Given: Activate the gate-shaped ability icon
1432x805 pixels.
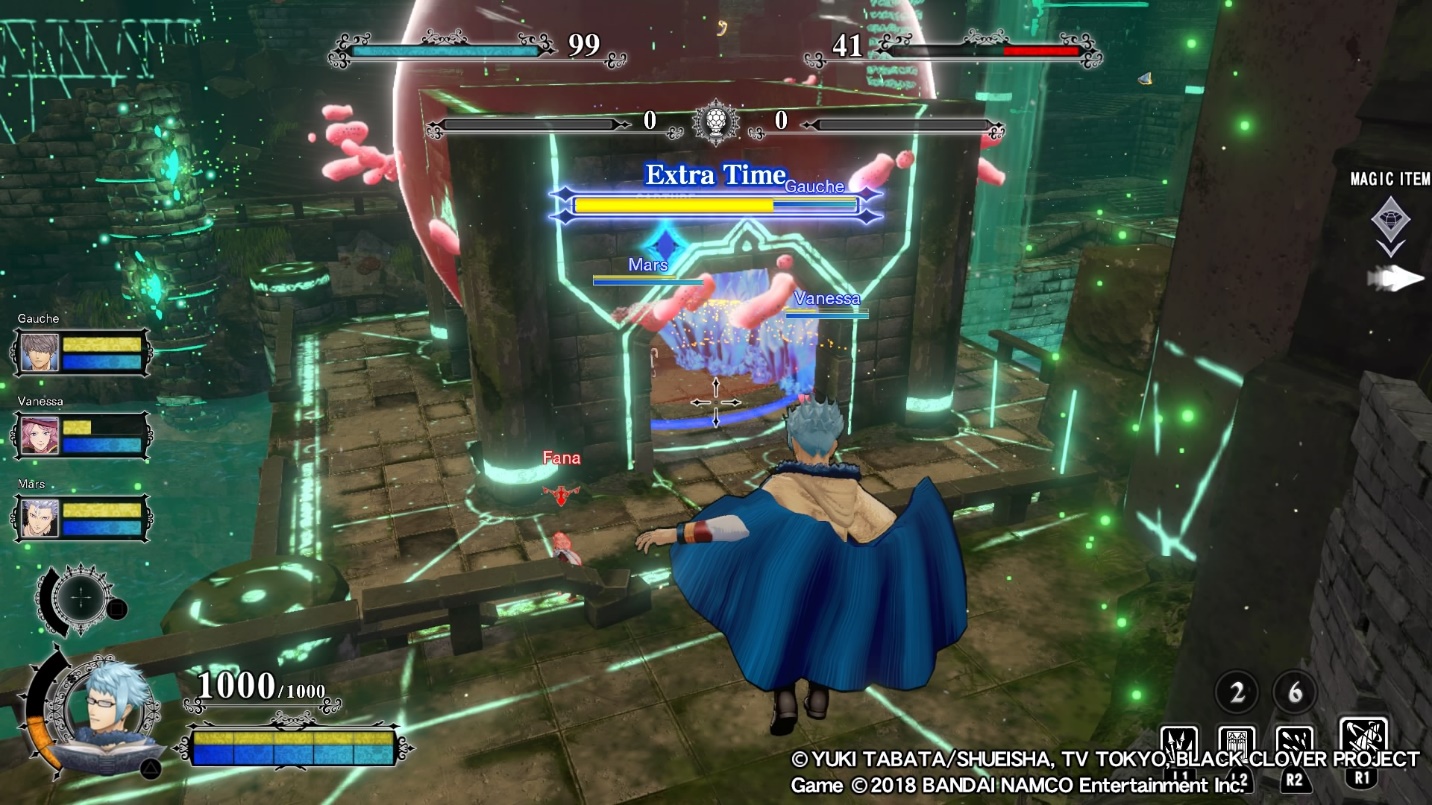Looking at the screenshot, I should tap(1238, 744).
